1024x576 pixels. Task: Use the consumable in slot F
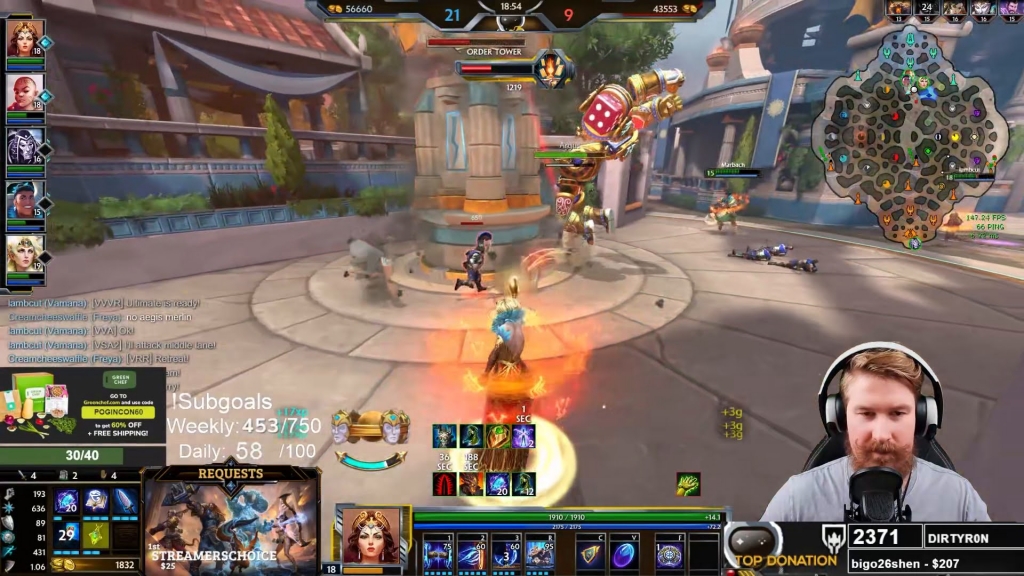tap(668, 554)
